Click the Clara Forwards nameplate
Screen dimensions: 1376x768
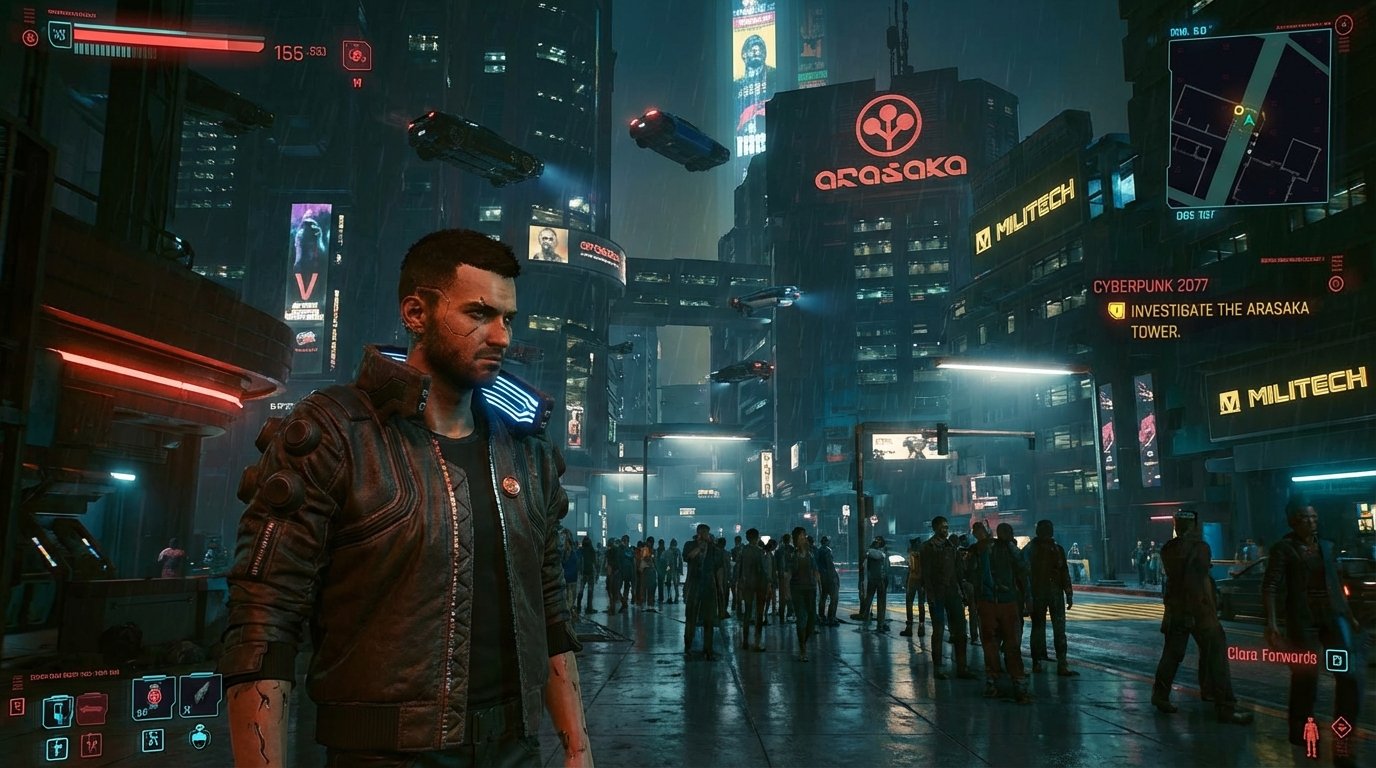1272,658
